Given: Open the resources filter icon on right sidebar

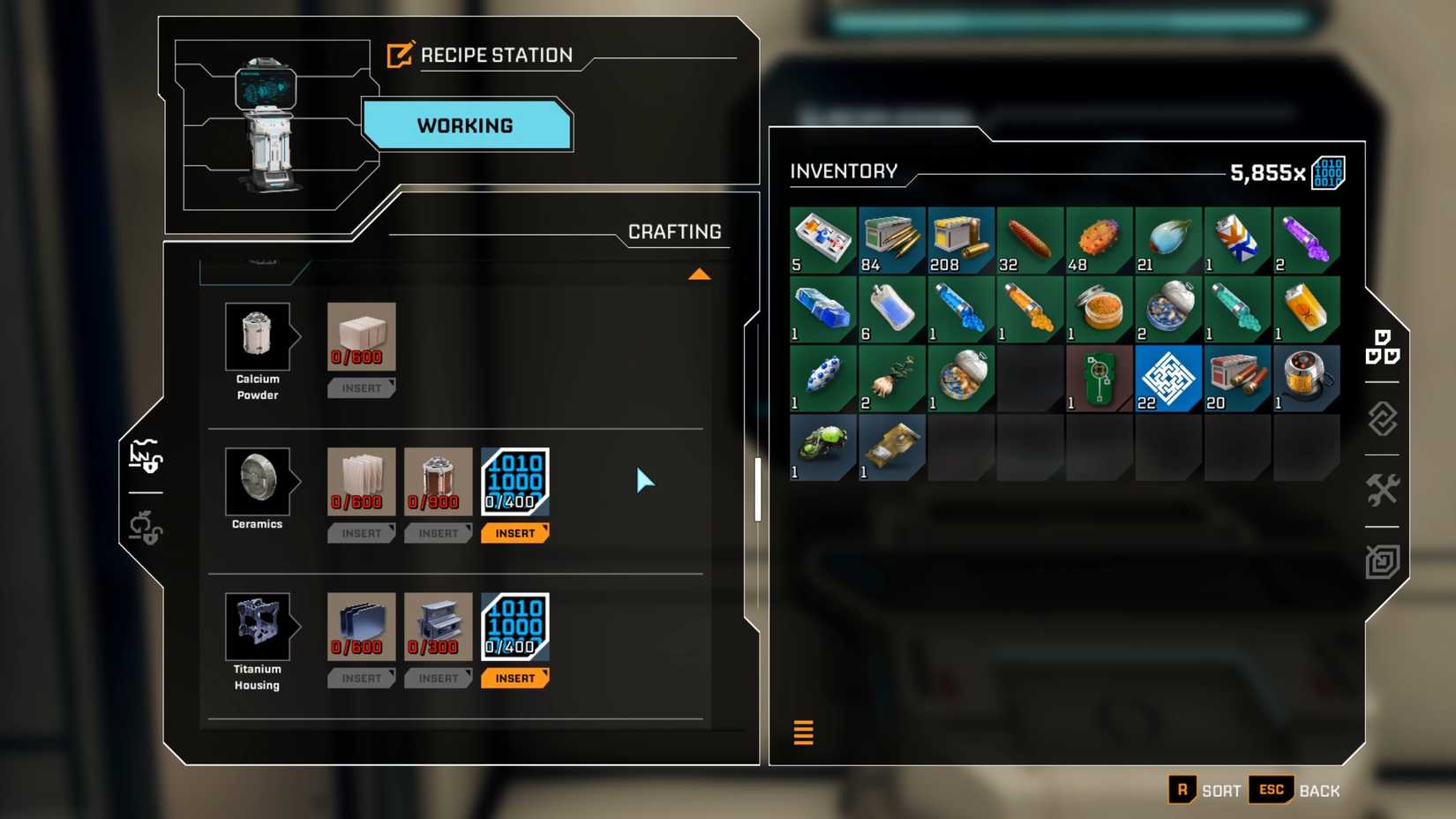Looking at the screenshot, I should pyautogui.click(x=1384, y=420).
